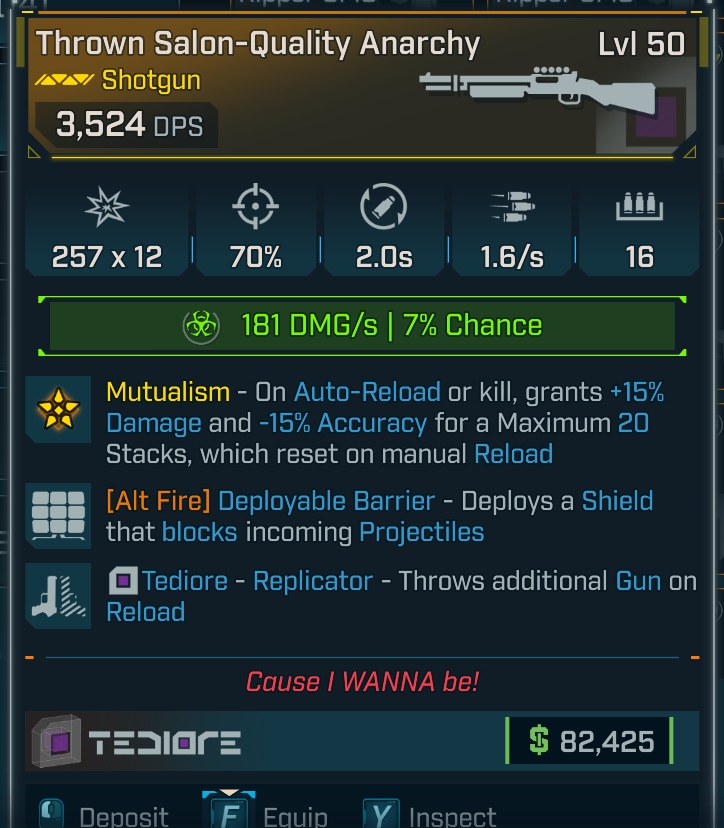Choose the Equip action for this shotgun

tap(268, 814)
